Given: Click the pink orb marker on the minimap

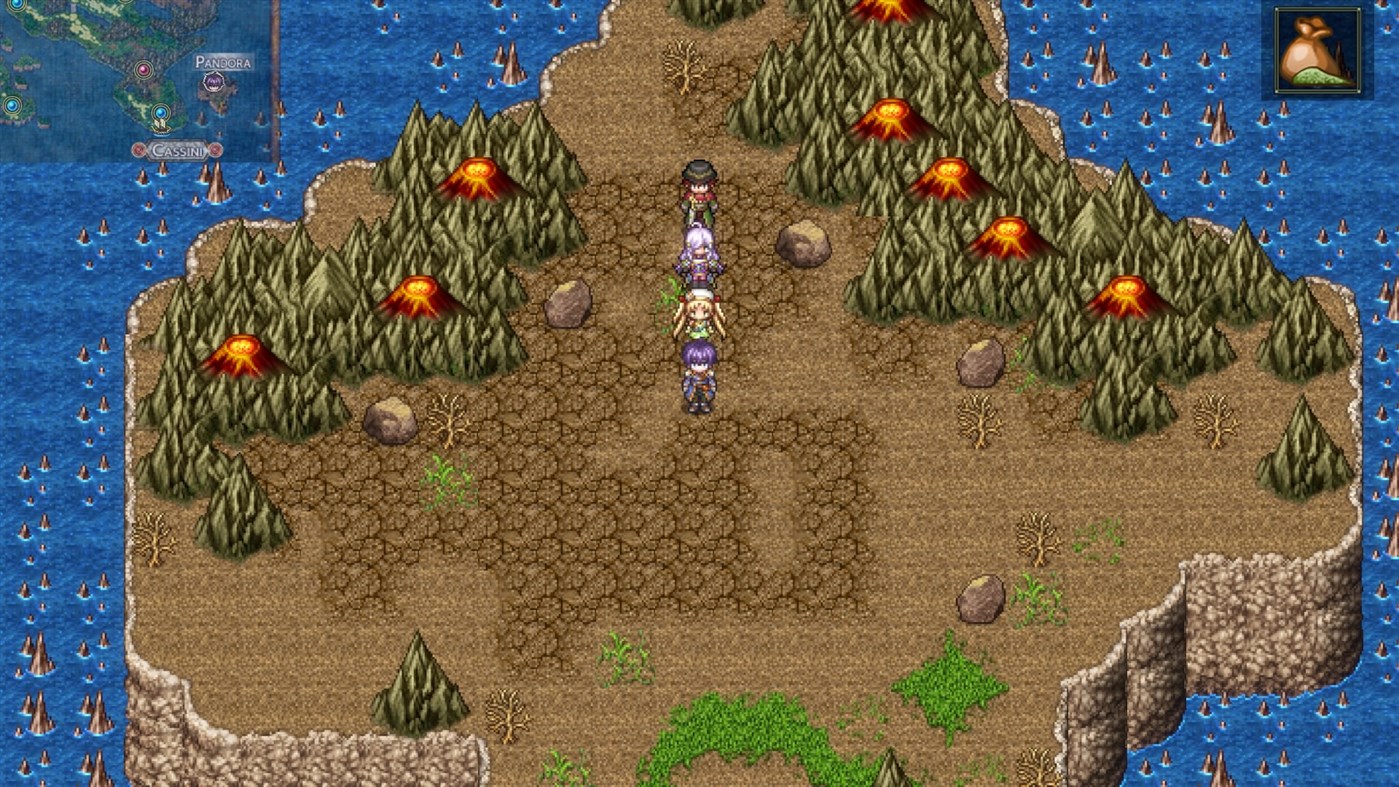Looking at the screenshot, I should pos(144,70).
